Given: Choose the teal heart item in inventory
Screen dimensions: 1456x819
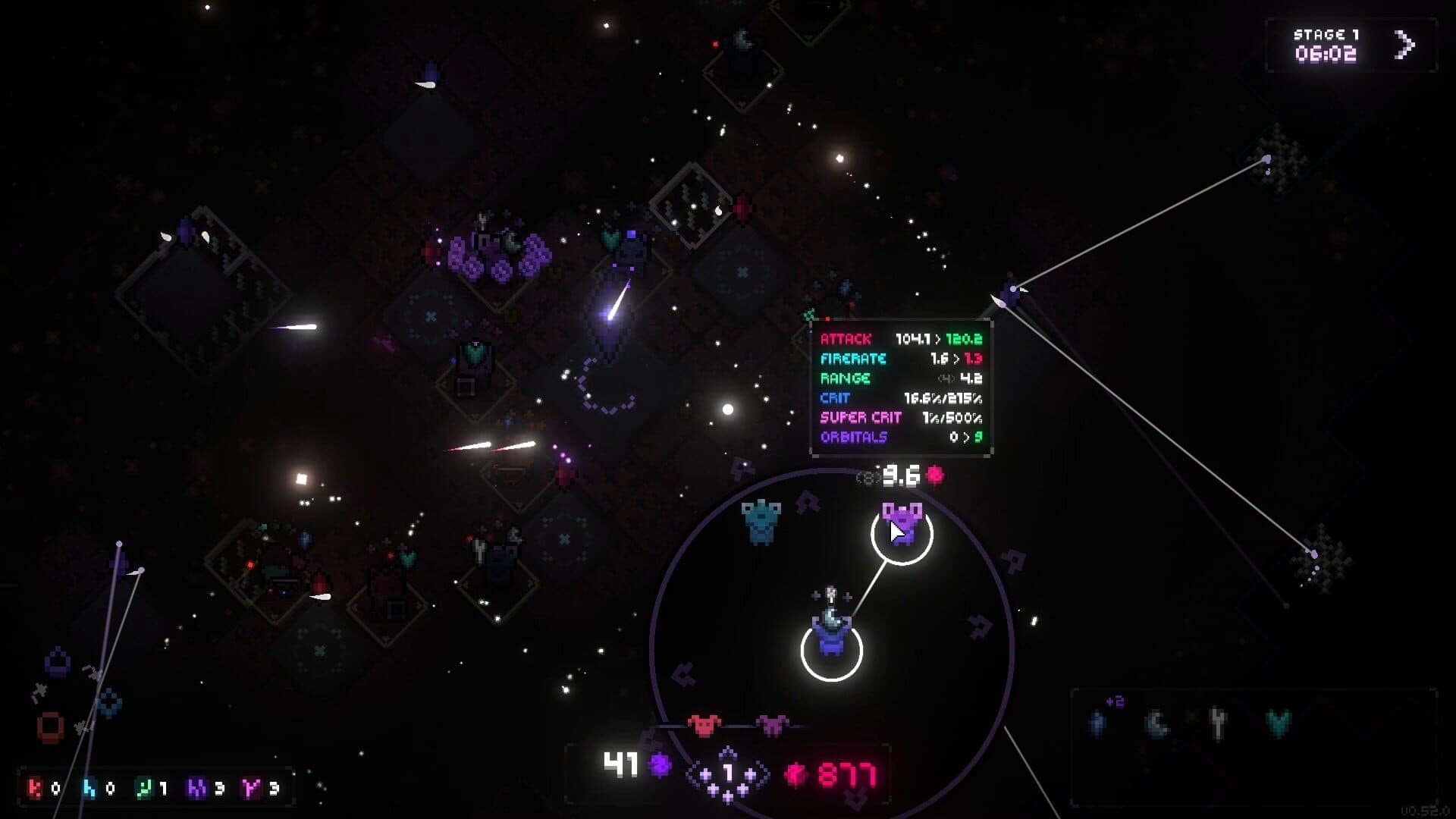Looking at the screenshot, I should [x=1279, y=723].
